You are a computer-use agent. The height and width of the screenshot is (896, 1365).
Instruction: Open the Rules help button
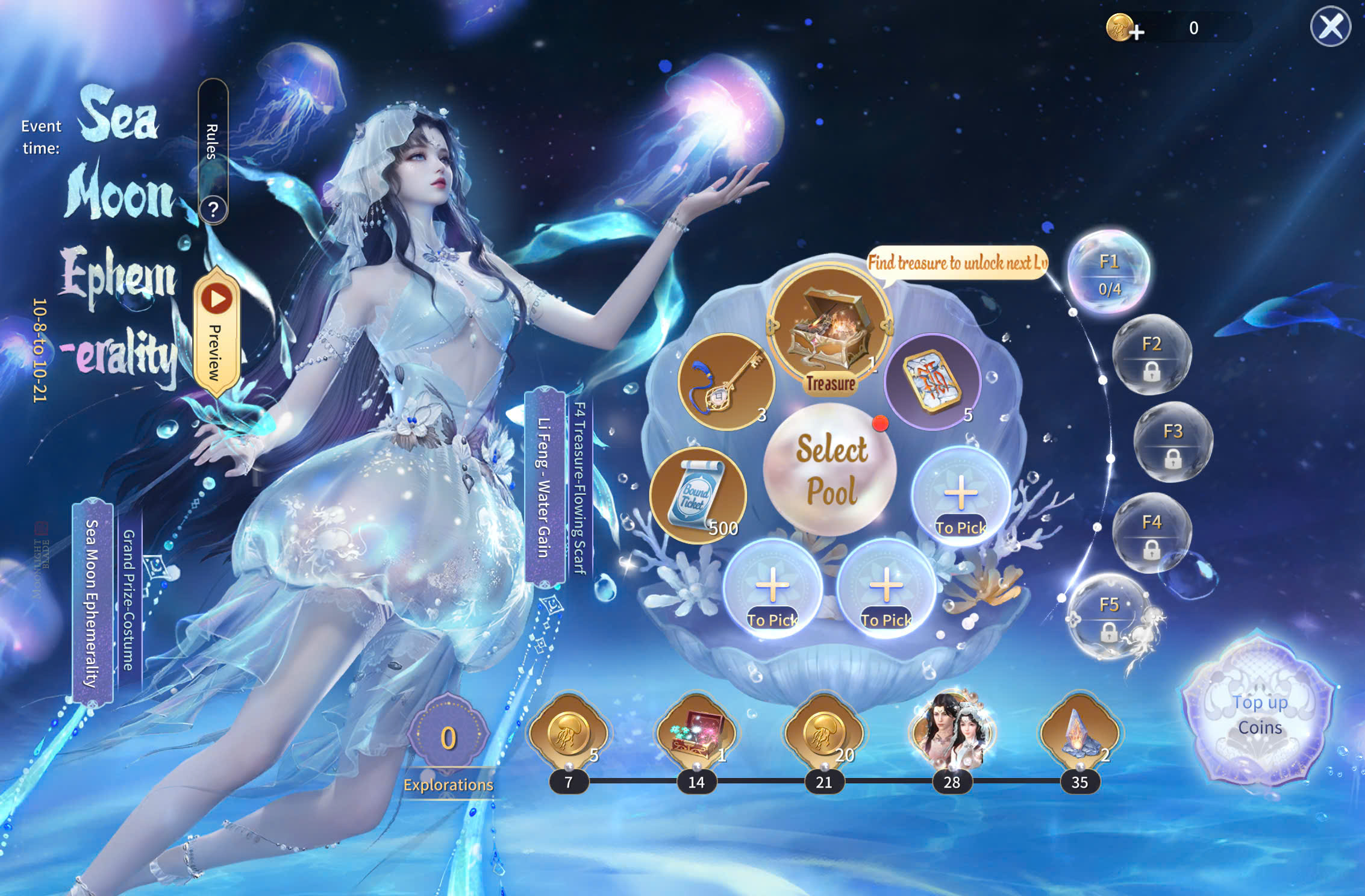[213, 208]
